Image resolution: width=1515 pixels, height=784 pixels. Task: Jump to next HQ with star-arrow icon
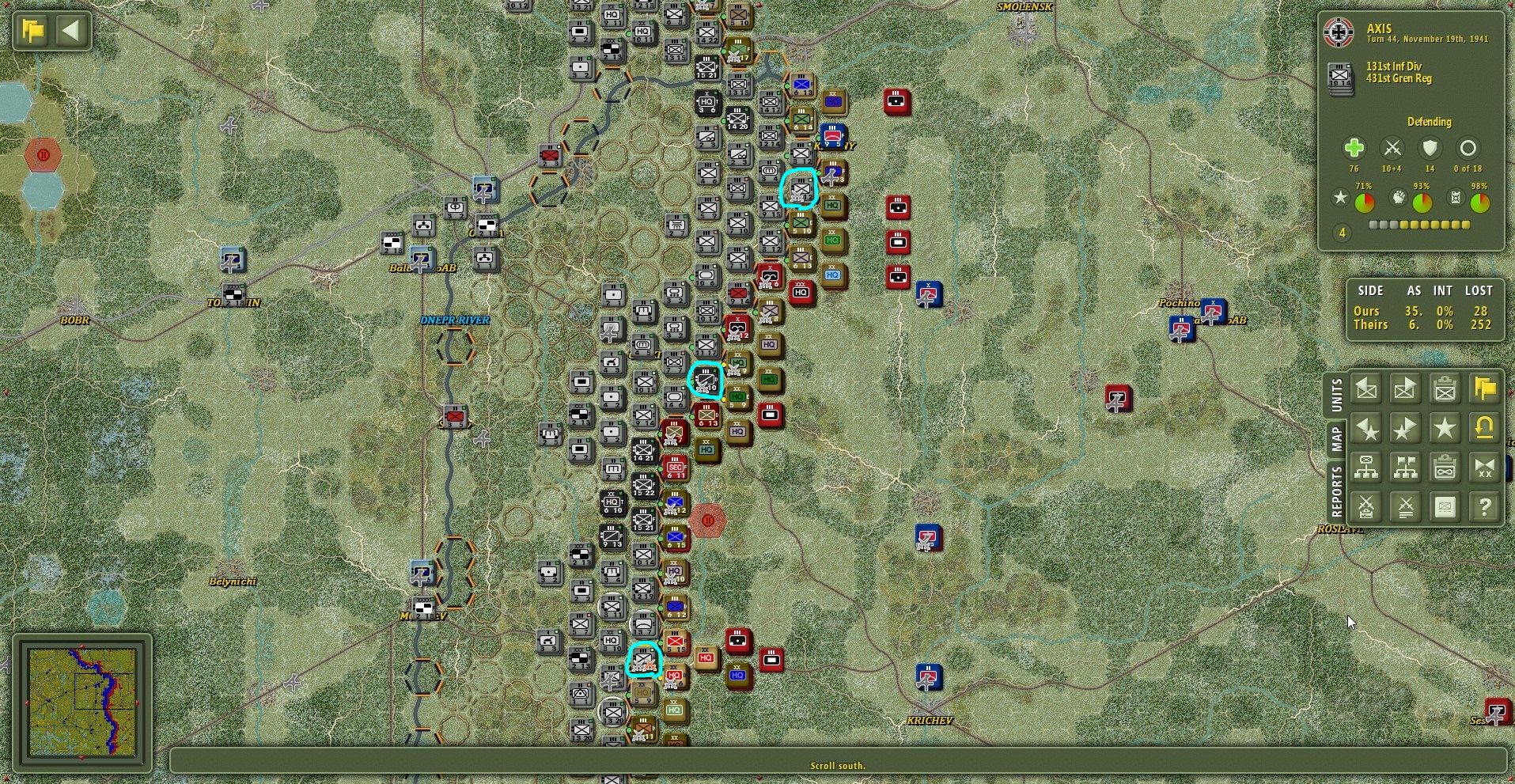1406,429
